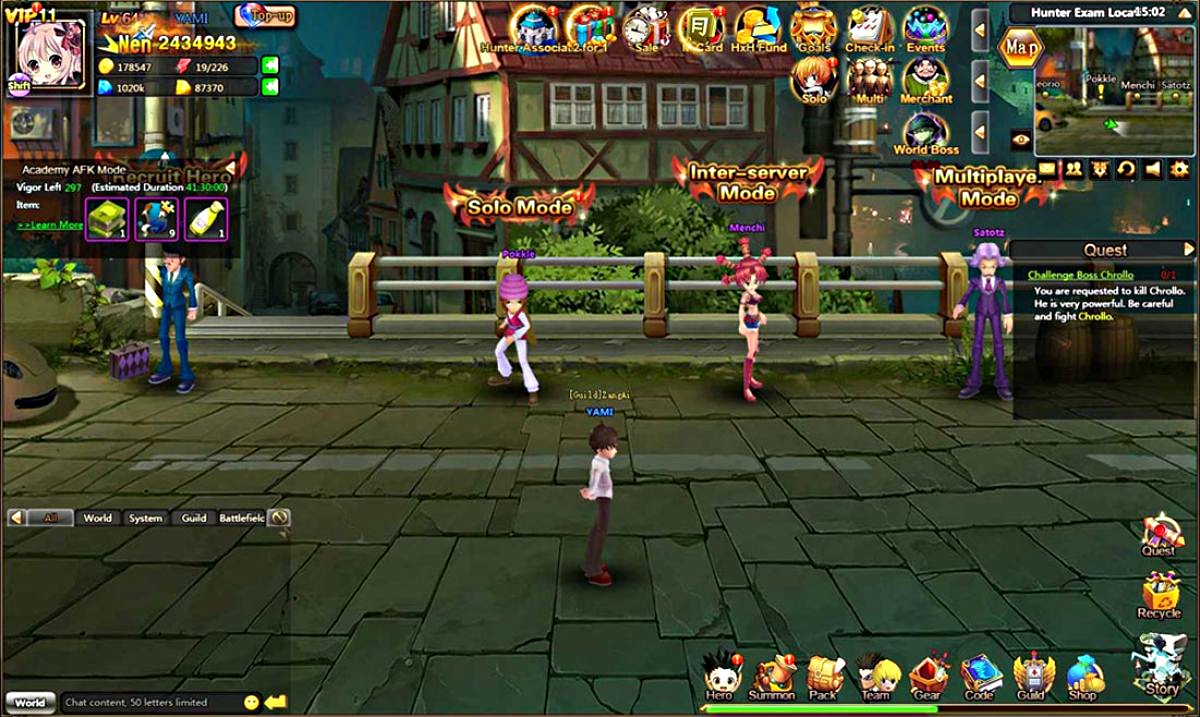Click the hexagonal Map button

1021,47
